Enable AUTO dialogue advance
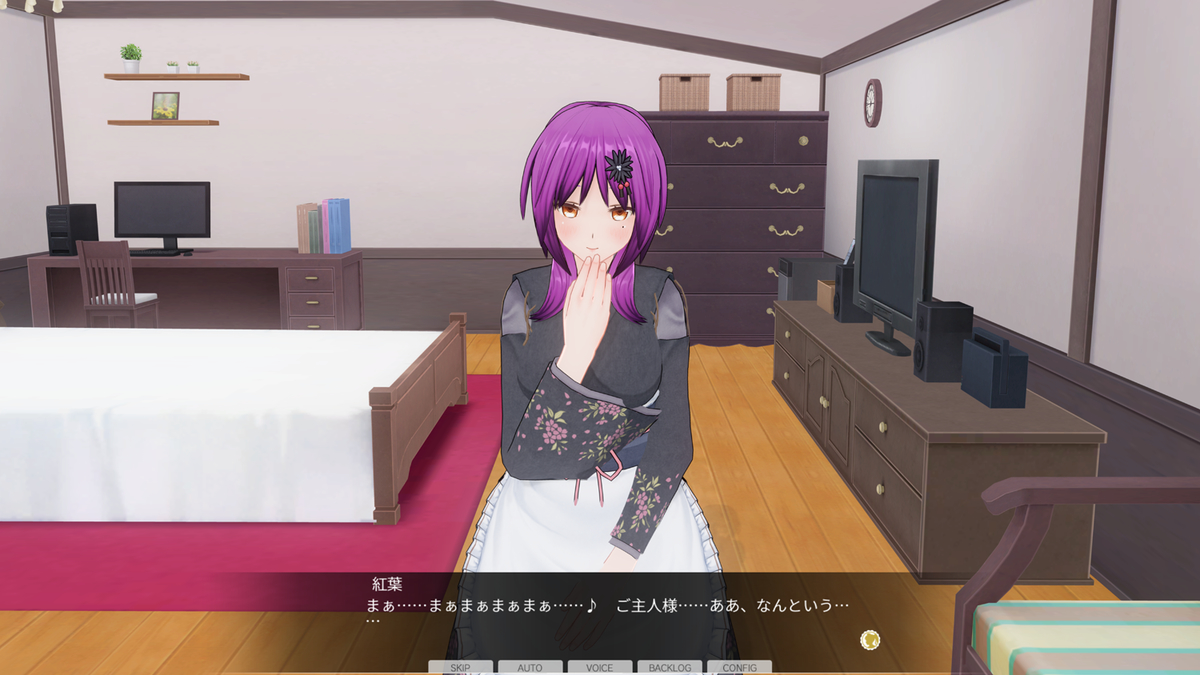1200x675 pixels. tap(530, 667)
